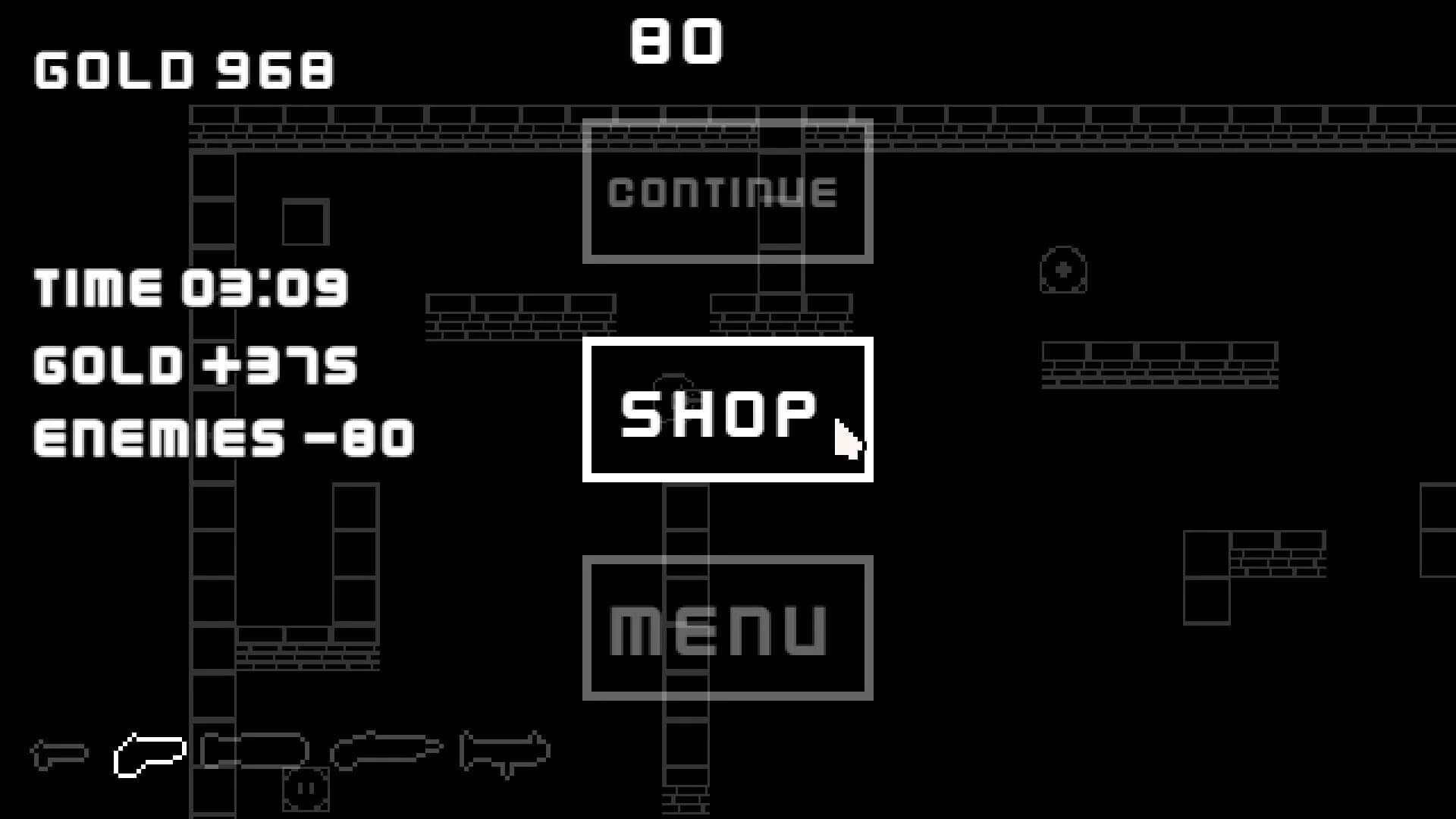Select the highlighted revolver weapon icon
1456x819 pixels.
pyautogui.click(x=149, y=756)
